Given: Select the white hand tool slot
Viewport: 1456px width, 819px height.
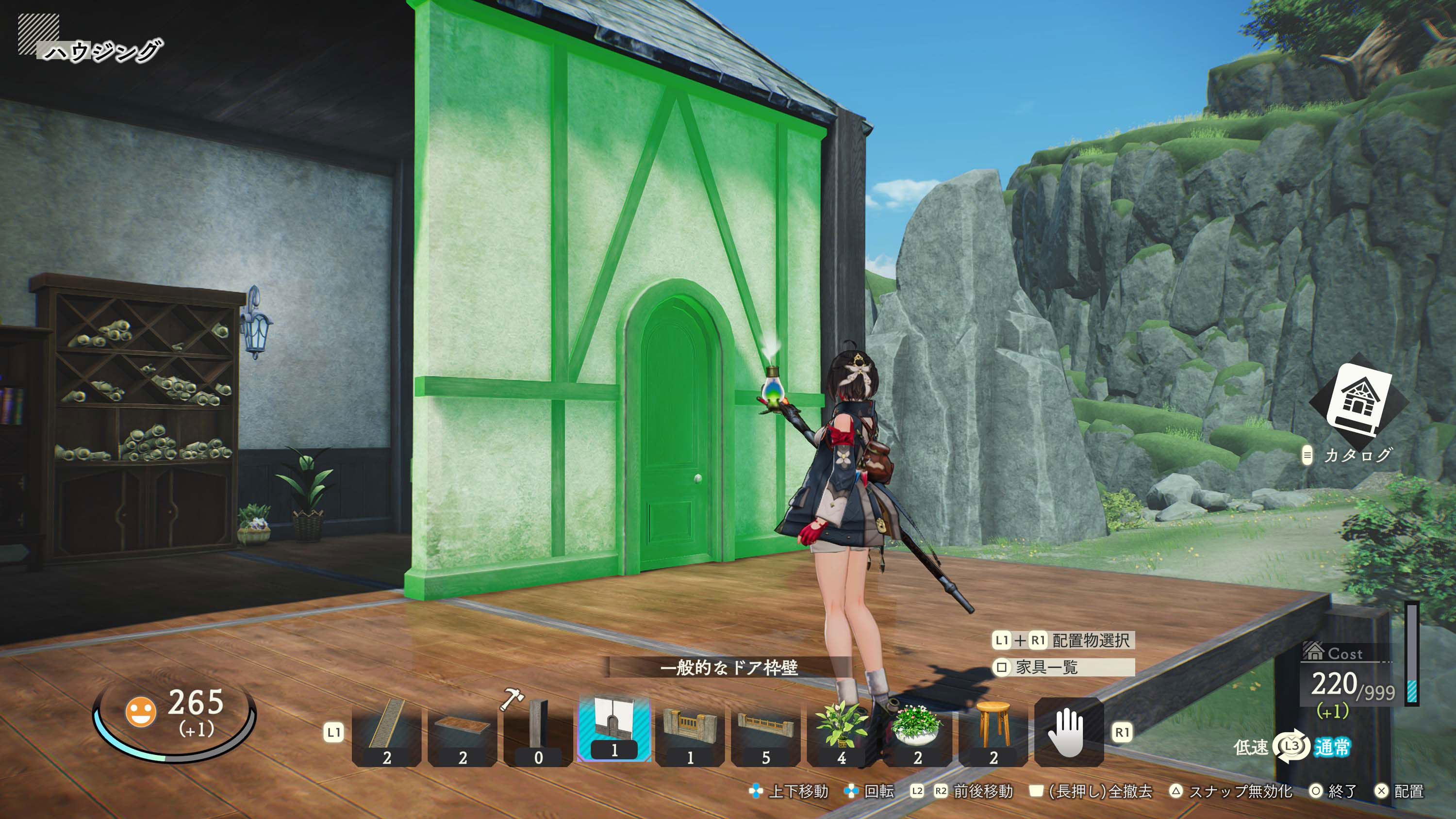Looking at the screenshot, I should pos(1068,732).
